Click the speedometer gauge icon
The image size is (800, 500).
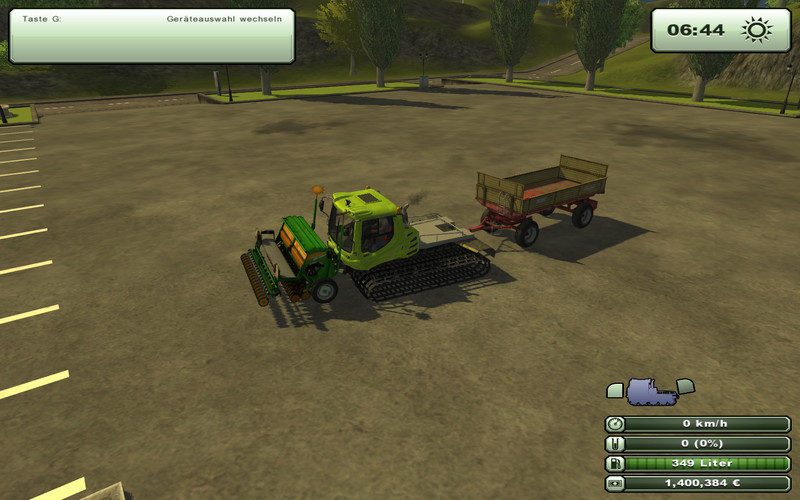coord(614,423)
